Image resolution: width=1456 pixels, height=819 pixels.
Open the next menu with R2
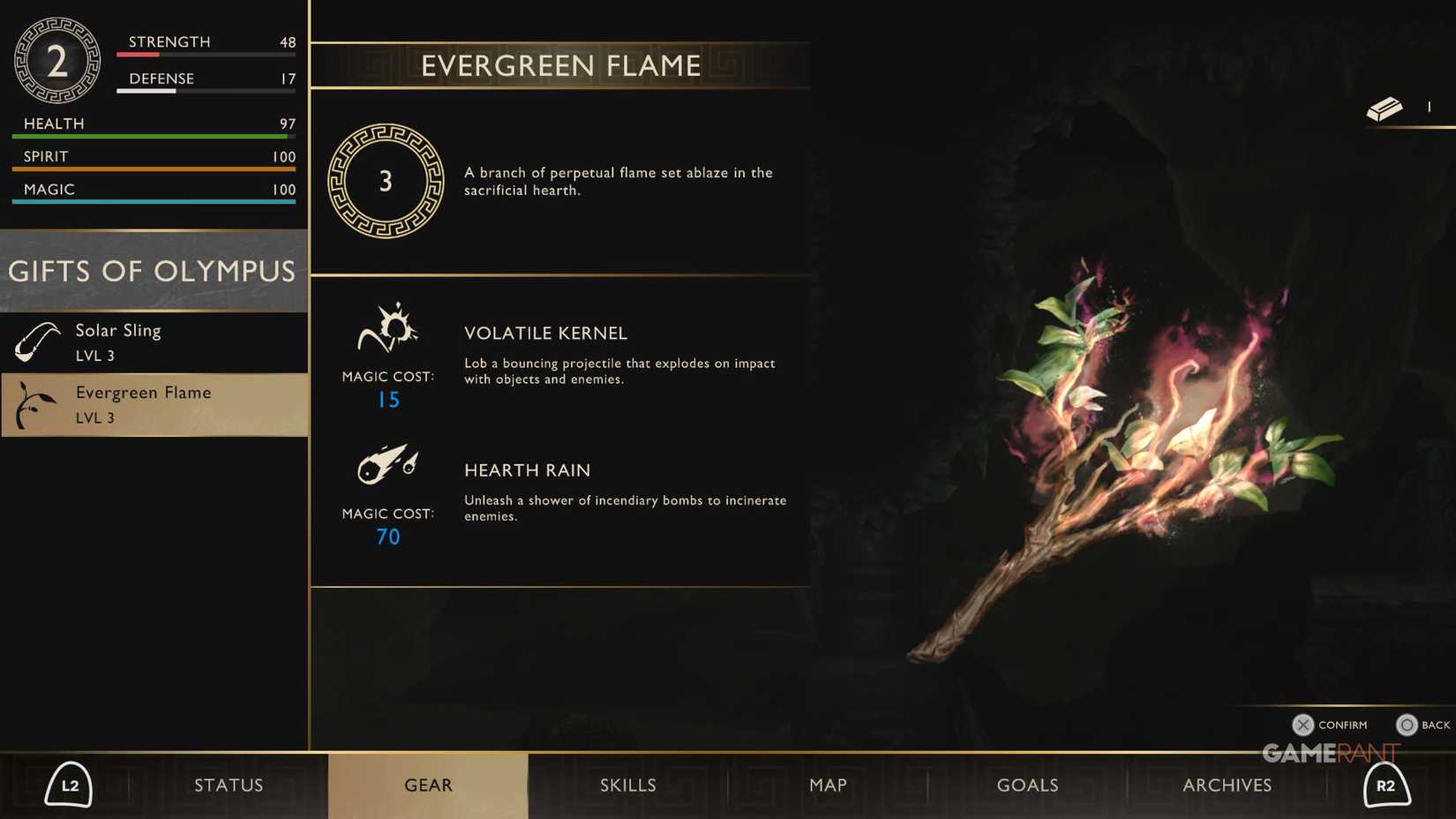[x=1386, y=785]
